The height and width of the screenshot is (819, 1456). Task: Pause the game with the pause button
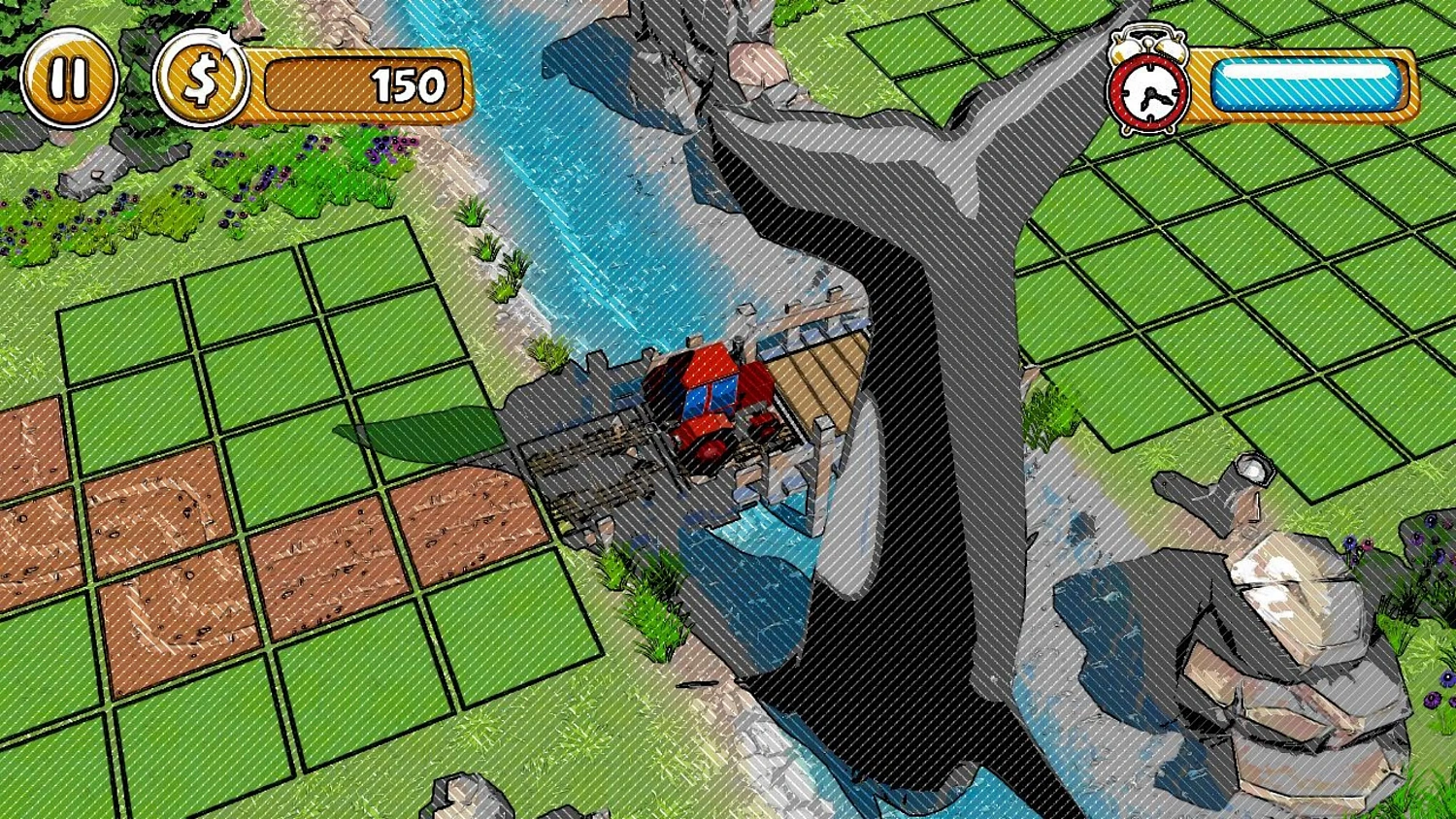coord(69,80)
